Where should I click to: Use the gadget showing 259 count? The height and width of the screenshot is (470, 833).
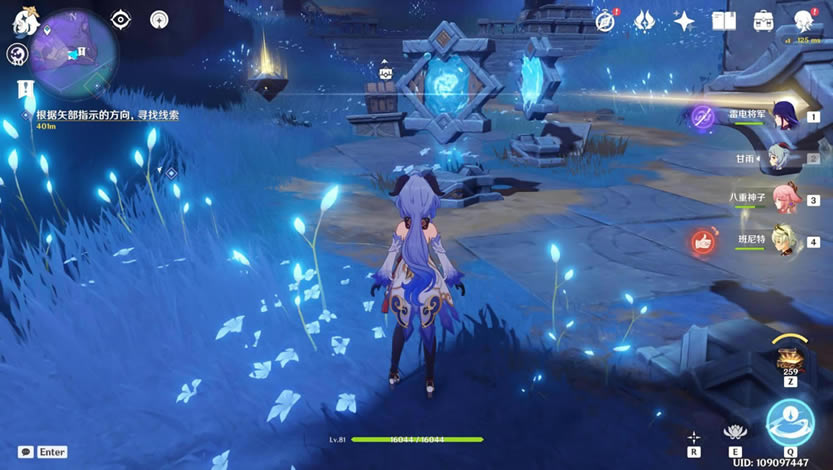click(x=790, y=360)
